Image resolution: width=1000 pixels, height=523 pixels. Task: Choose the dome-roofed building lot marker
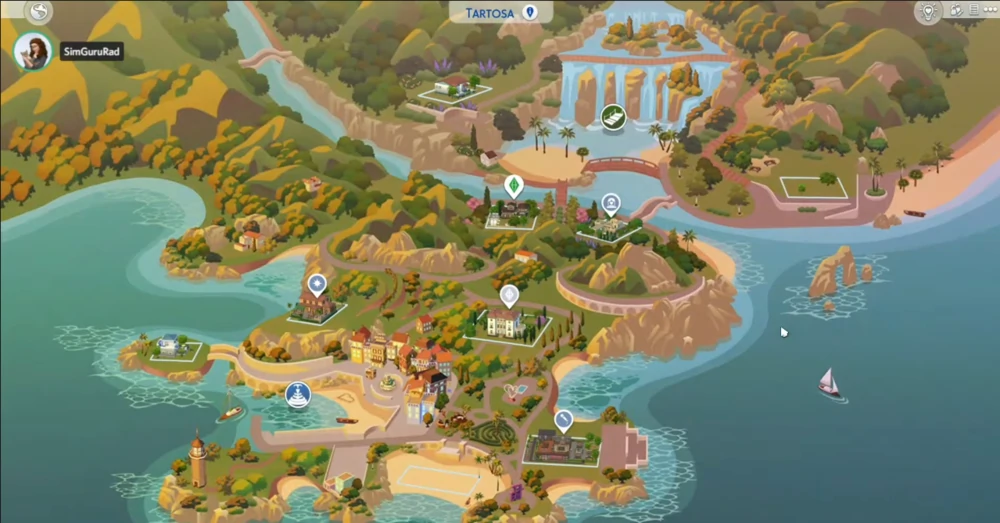pos(610,204)
